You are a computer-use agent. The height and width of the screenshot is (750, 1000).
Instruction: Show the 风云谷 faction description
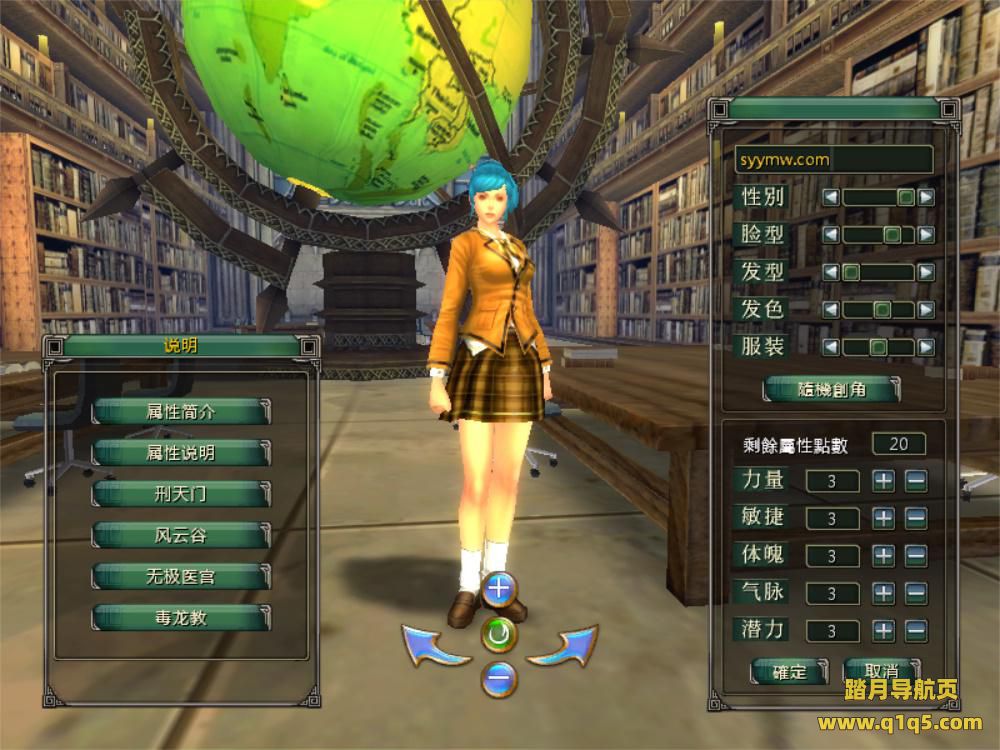pyautogui.click(x=181, y=535)
